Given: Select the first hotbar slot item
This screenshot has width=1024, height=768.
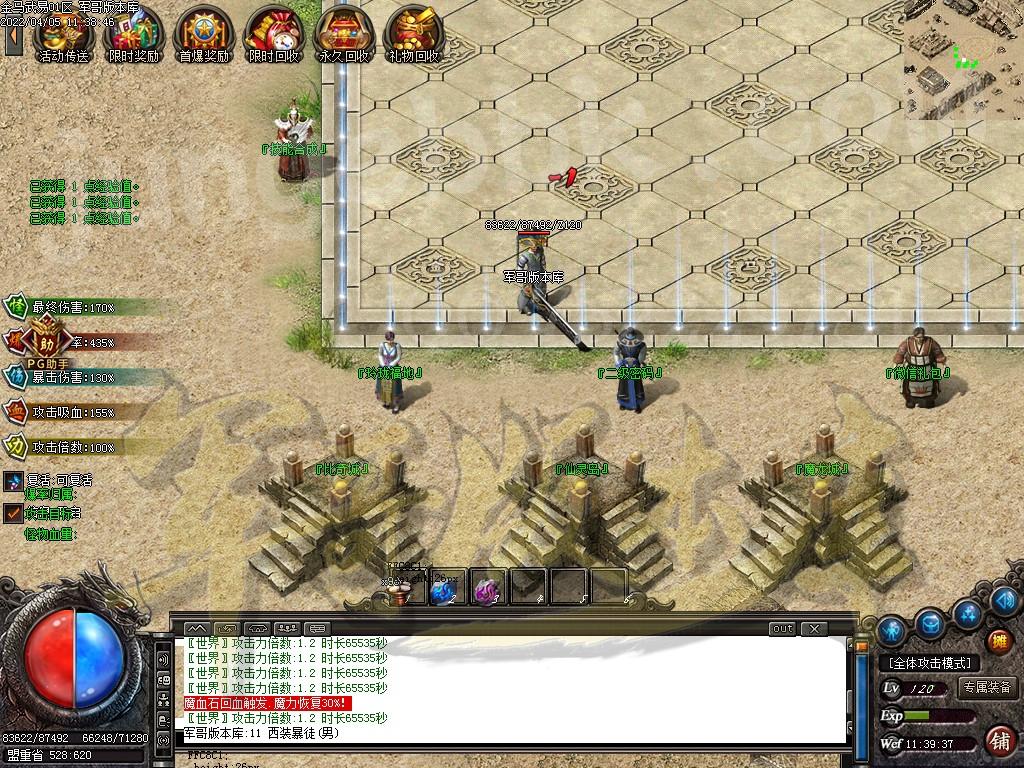Looking at the screenshot, I should (401, 591).
